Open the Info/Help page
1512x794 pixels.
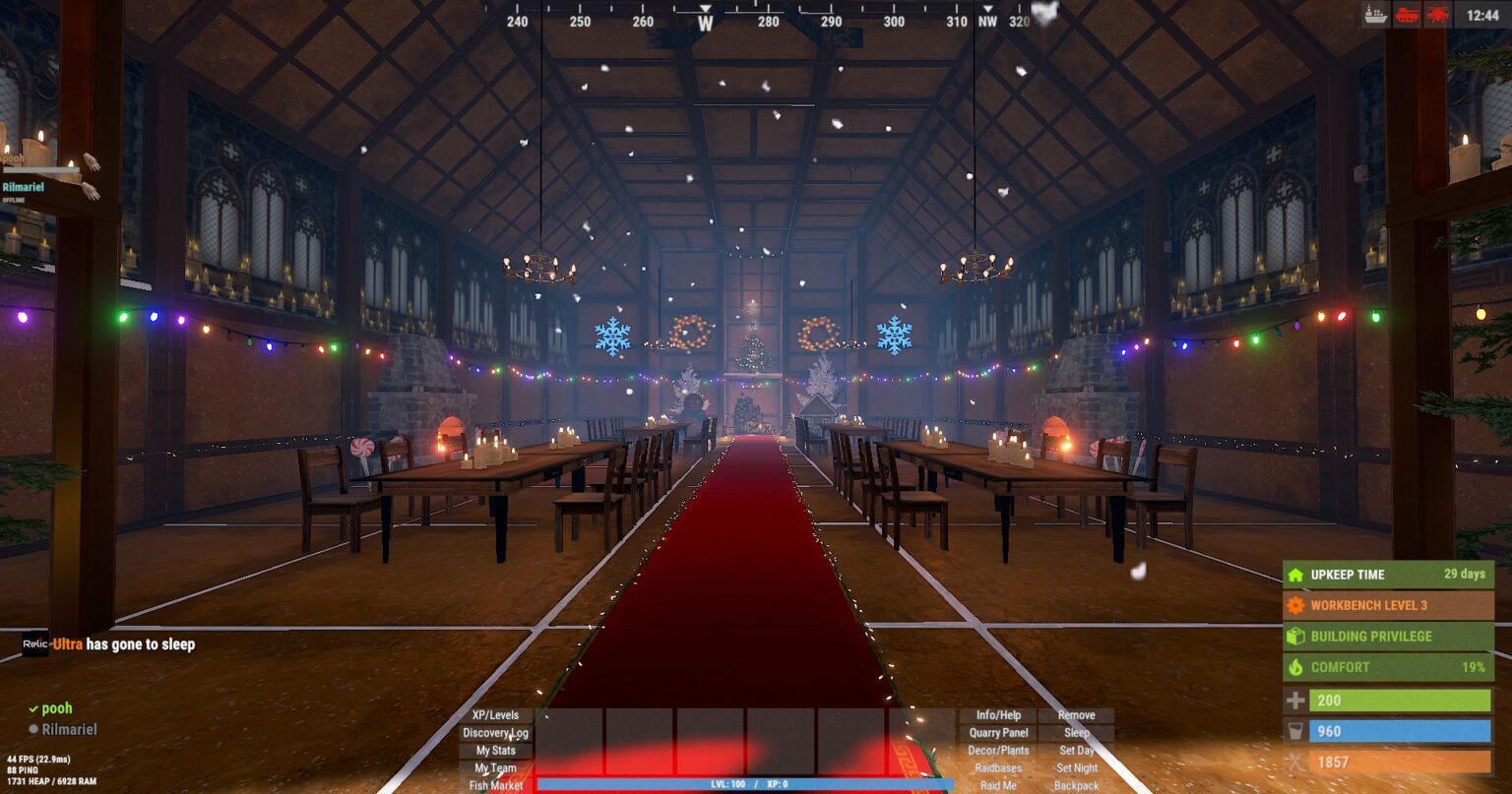(x=998, y=715)
